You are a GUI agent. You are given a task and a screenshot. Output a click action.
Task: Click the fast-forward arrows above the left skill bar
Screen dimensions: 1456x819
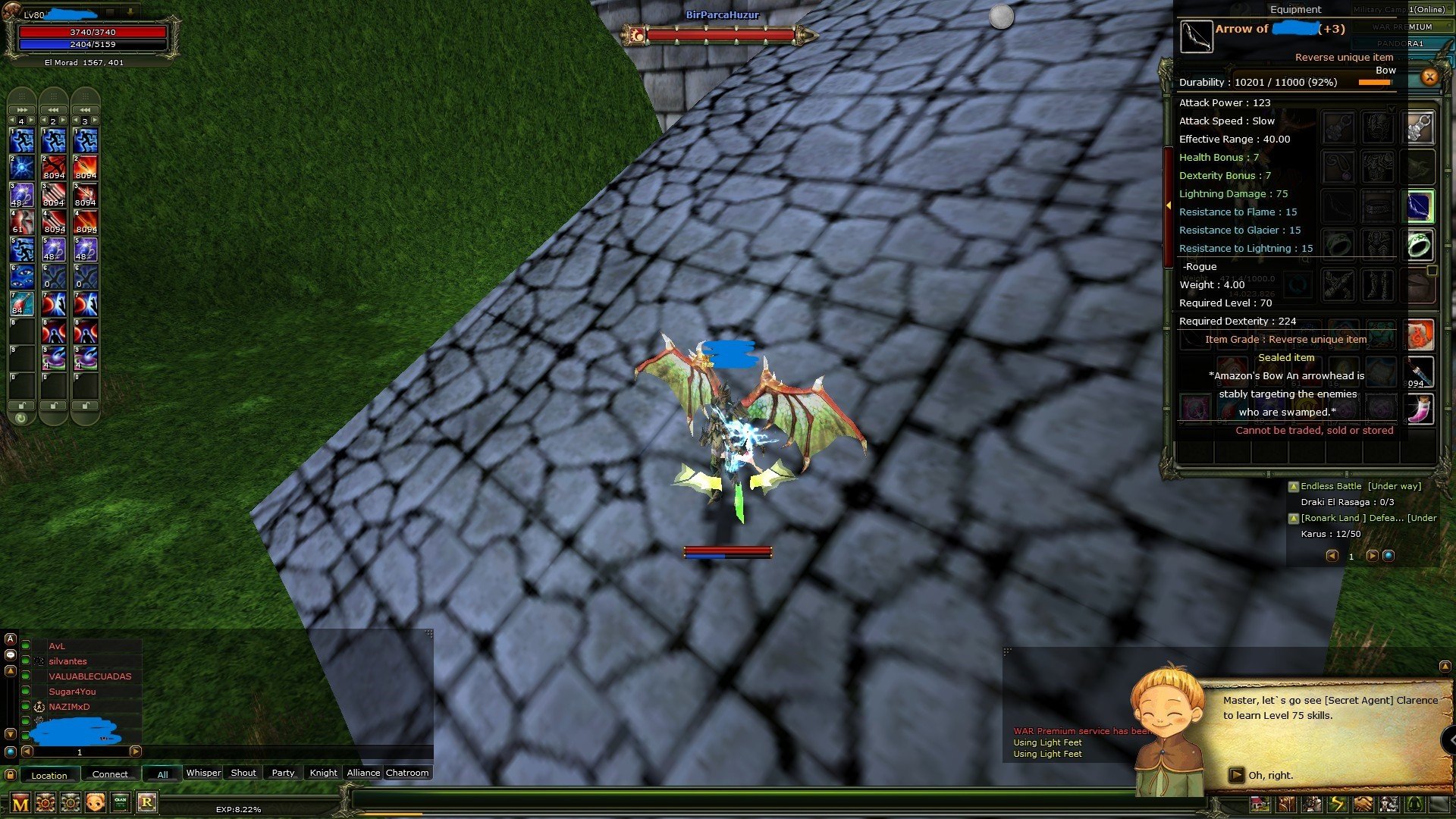pyautogui.click(x=20, y=108)
